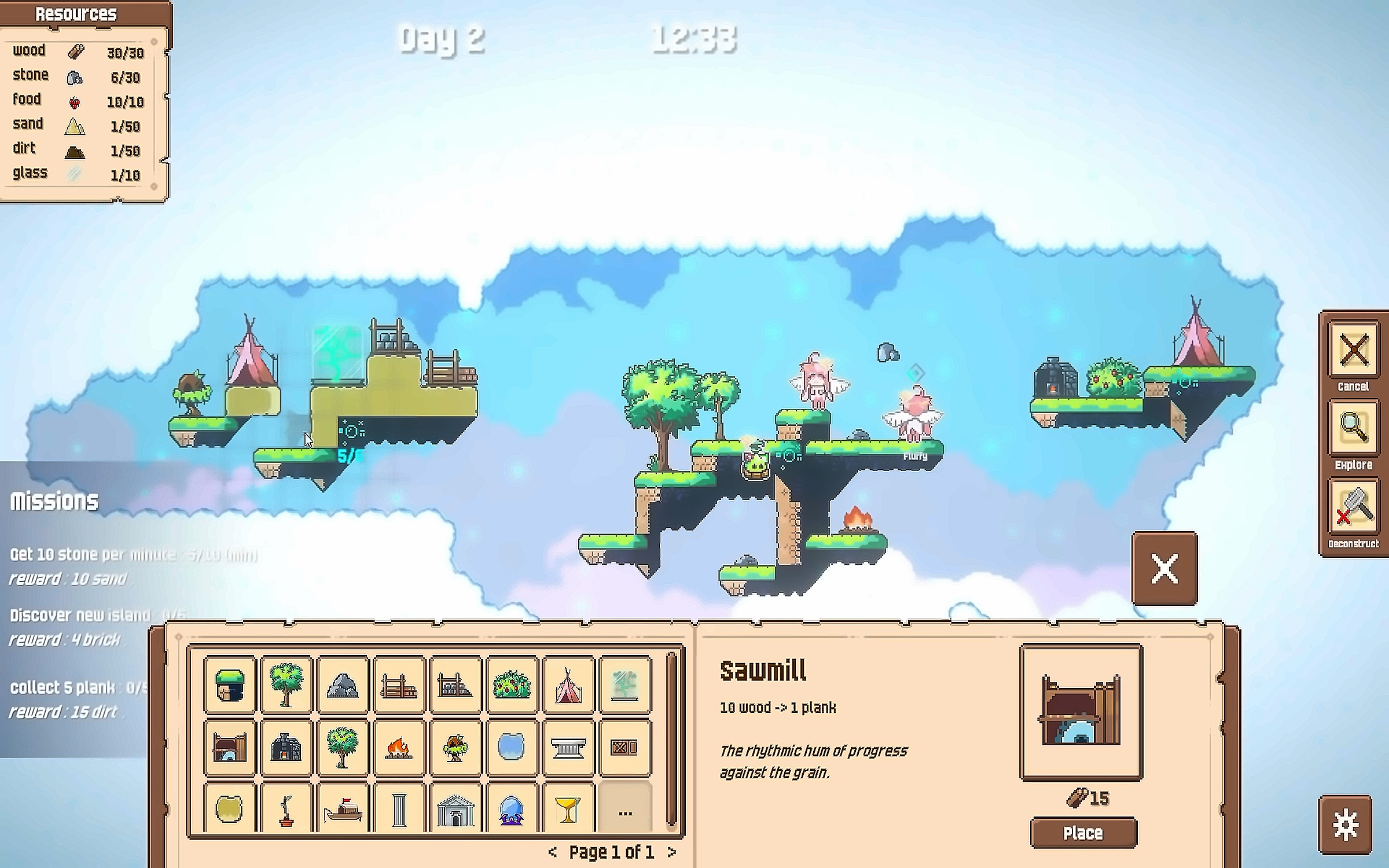Viewport: 1389px width, 868px height.
Task: Open settings with the gear icon
Action: (1345, 825)
